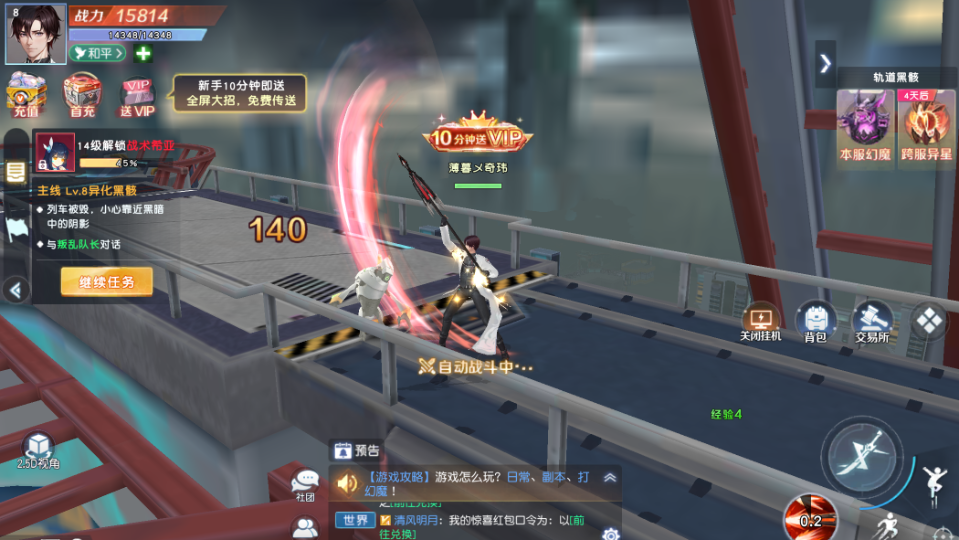Open the player character portrait
Viewport: 959px width, 540px height.
(x=36, y=33)
